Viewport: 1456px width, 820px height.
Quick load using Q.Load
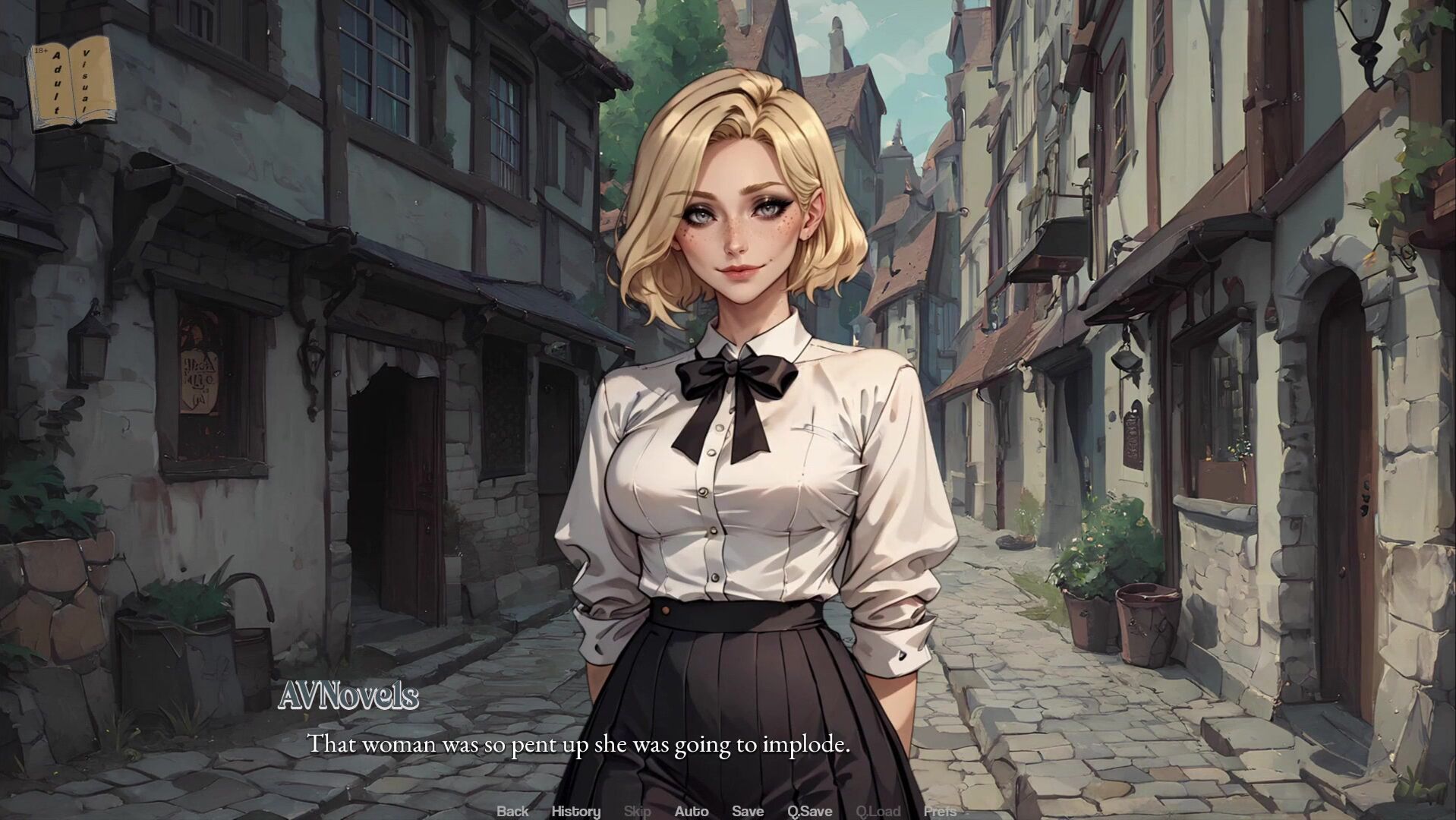[878, 811]
